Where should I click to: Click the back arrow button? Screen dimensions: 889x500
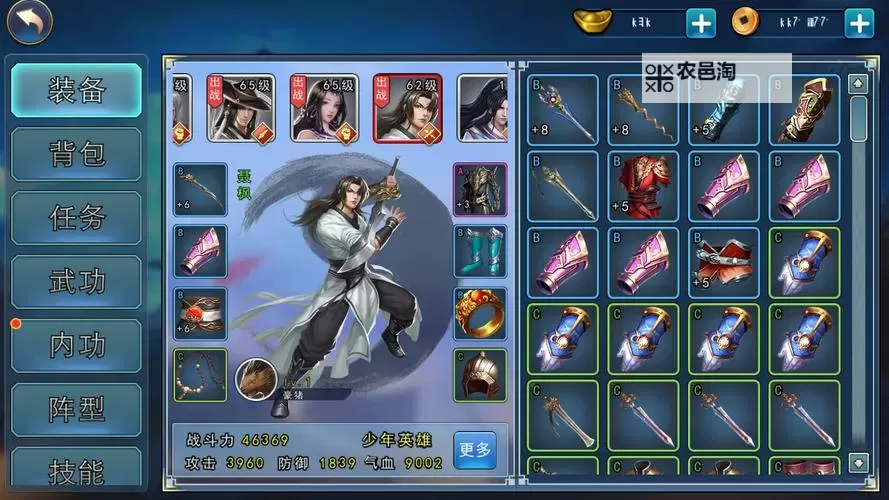pos(29,23)
